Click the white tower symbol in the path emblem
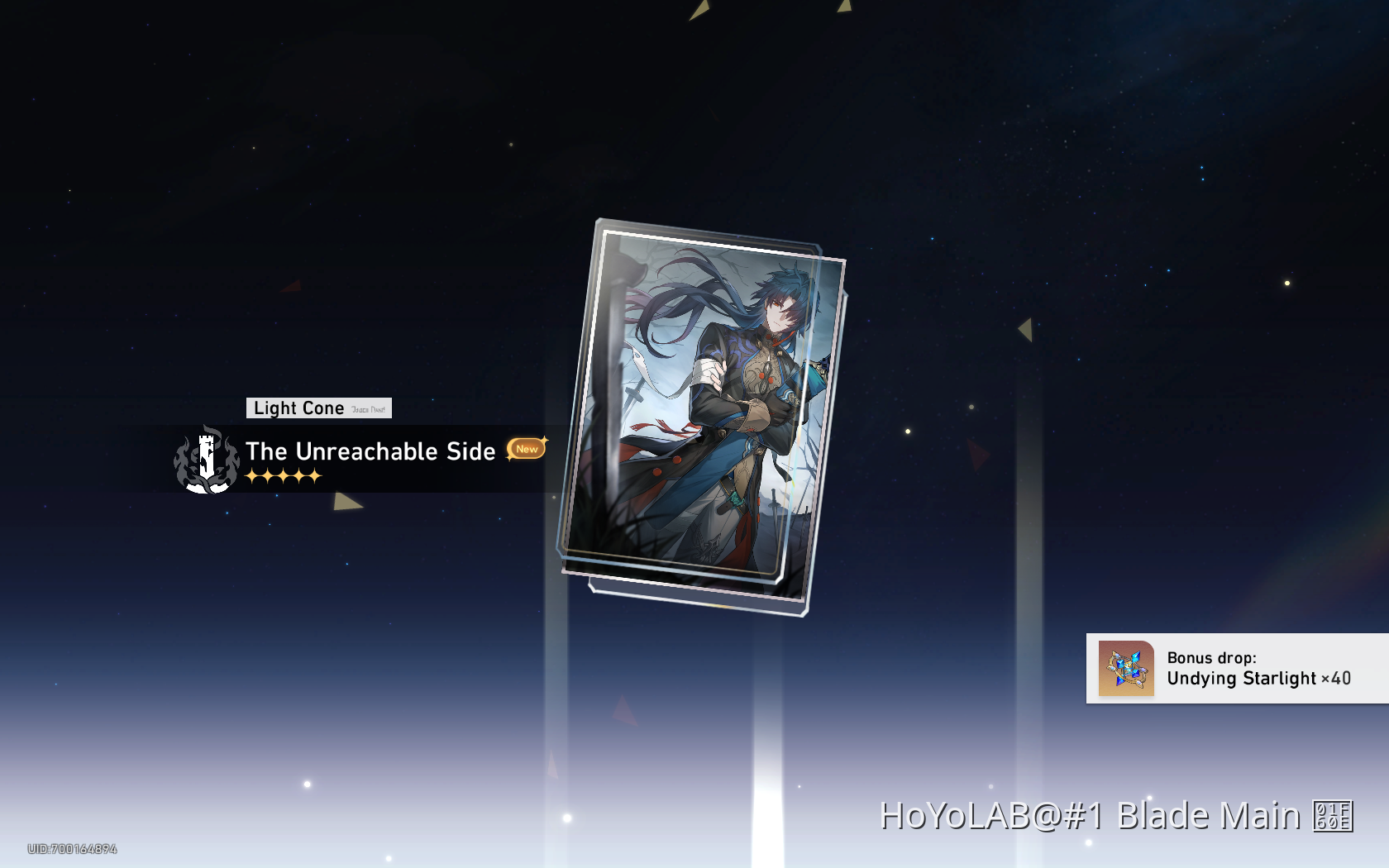This screenshot has height=868, width=1389. (205, 457)
